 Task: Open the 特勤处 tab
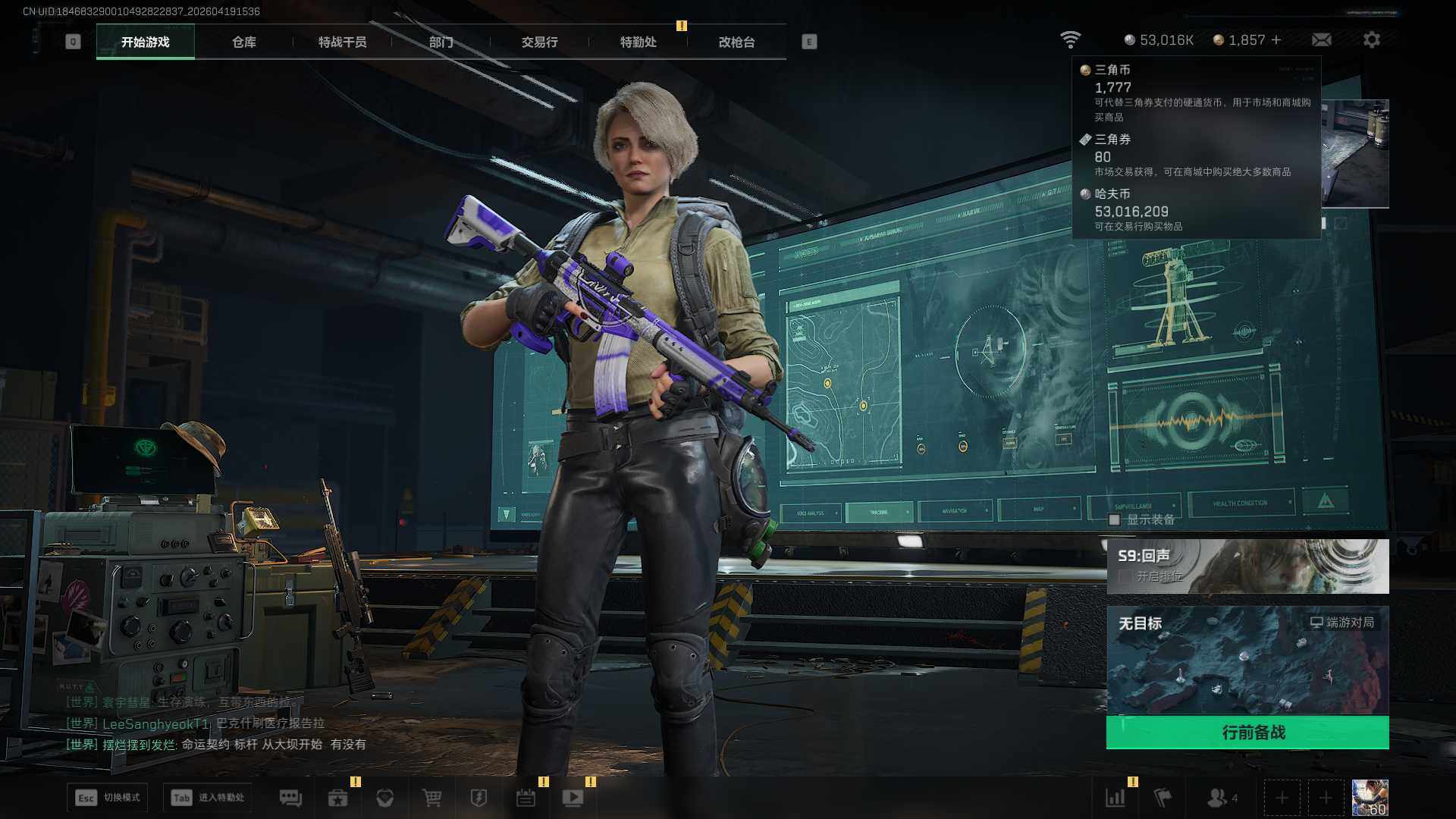point(638,42)
